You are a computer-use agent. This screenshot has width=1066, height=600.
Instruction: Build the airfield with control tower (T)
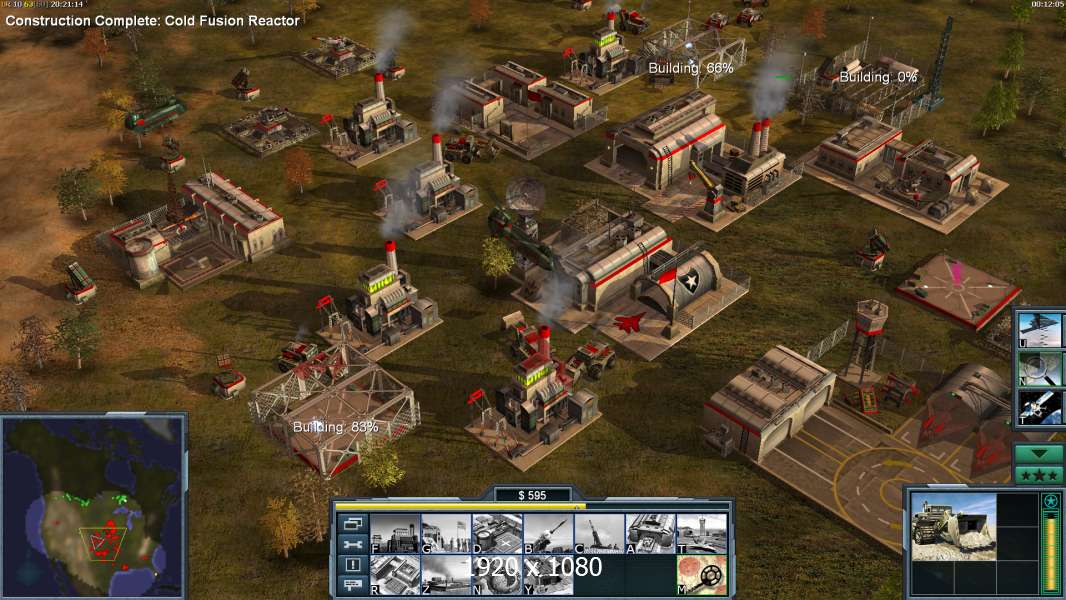click(701, 534)
